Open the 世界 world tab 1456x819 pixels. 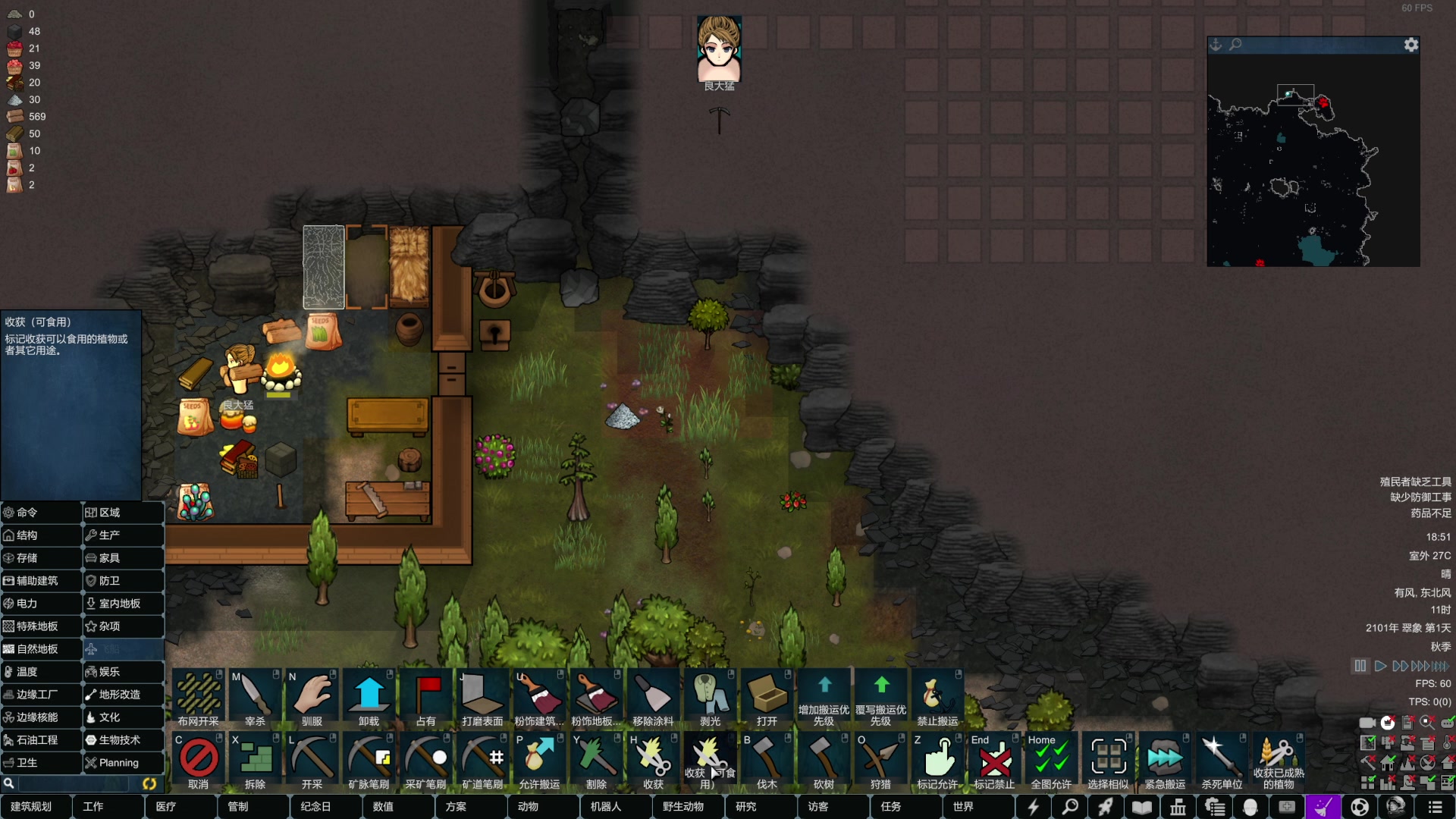click(x=963, y=806)
